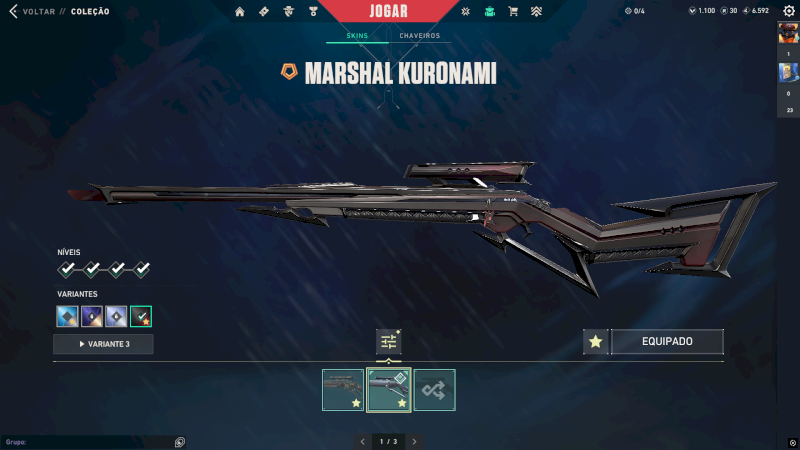The width and height of the screenshot is (800, 450).
Task: Choose the second purple variant swatch
Action: [x=92, y=317]
